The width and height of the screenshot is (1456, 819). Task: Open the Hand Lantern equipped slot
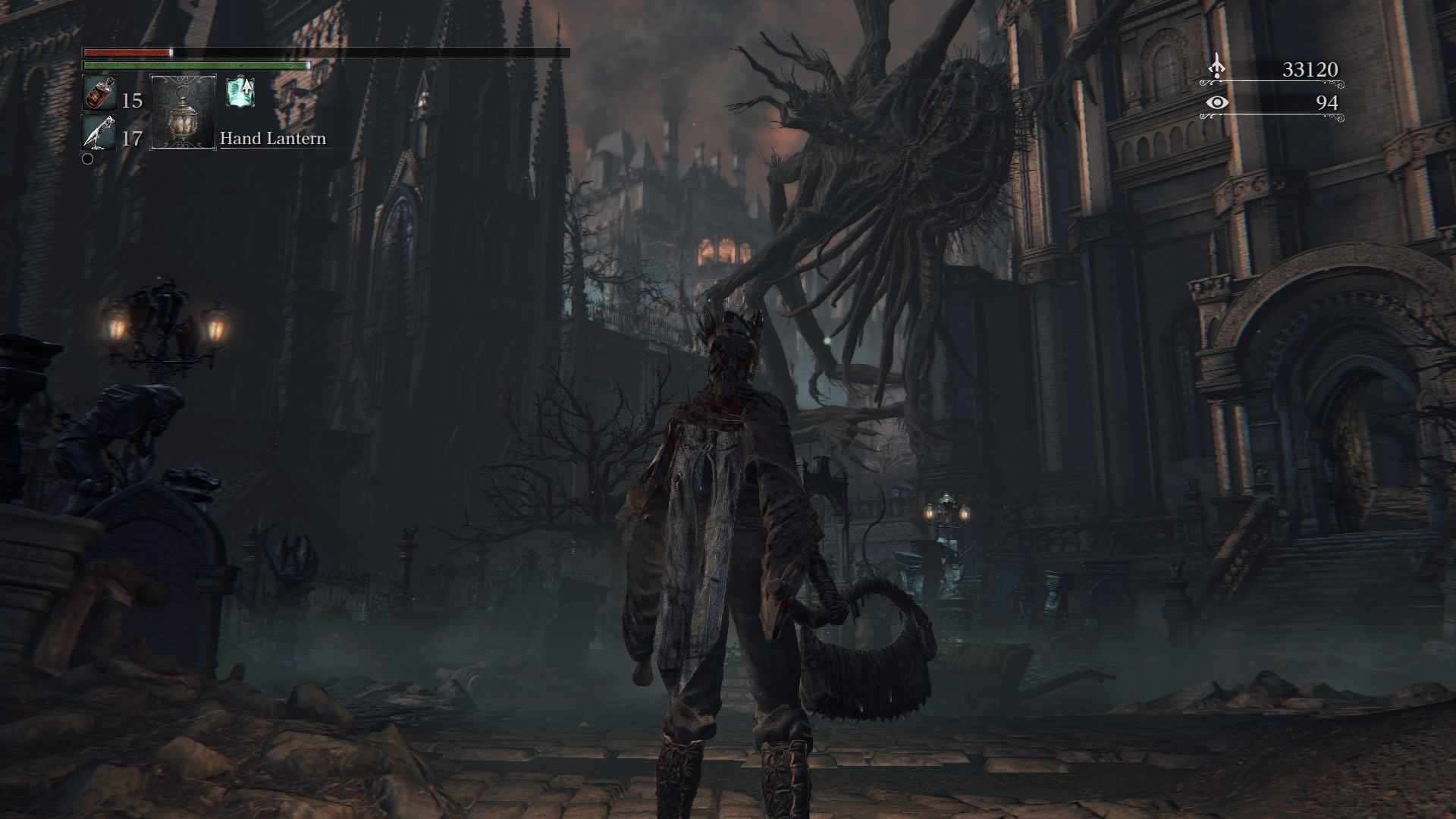[x=182, y=114]
